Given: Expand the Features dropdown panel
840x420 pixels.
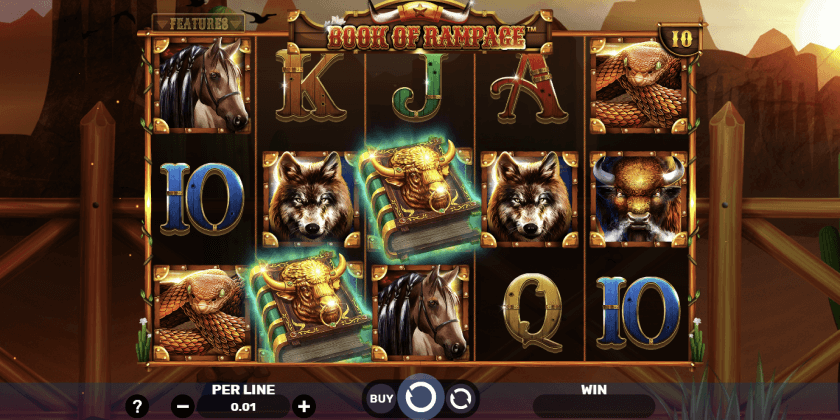Looking at the screenshot, I should click(198, 21).
